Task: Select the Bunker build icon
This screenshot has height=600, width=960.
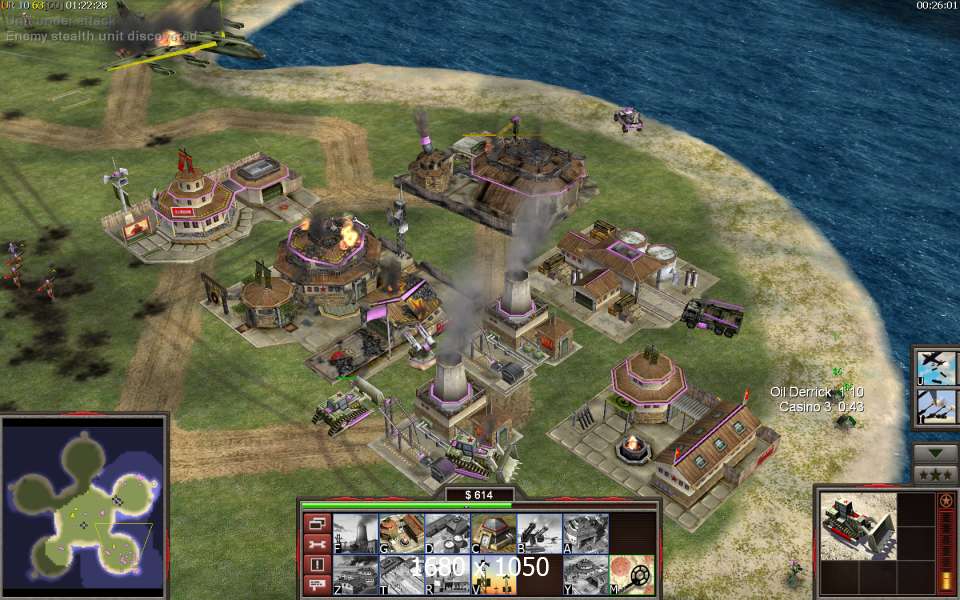Action: [493, 533]
